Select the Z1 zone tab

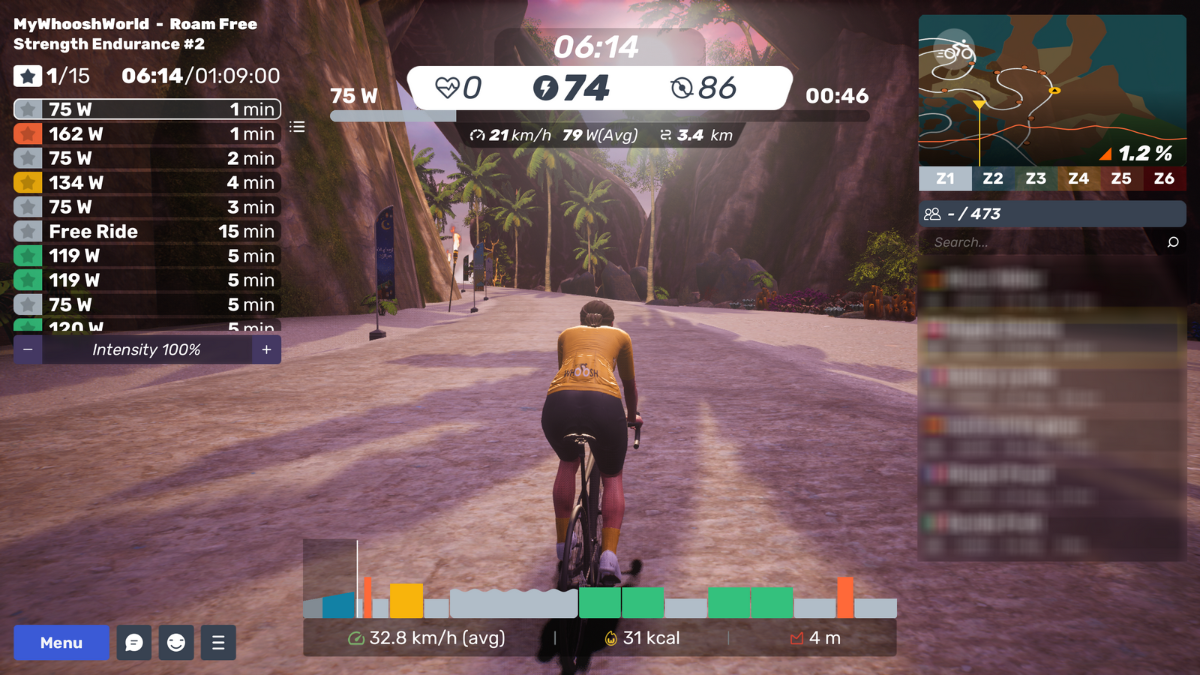pyautogui.click(x=945, y=179)
